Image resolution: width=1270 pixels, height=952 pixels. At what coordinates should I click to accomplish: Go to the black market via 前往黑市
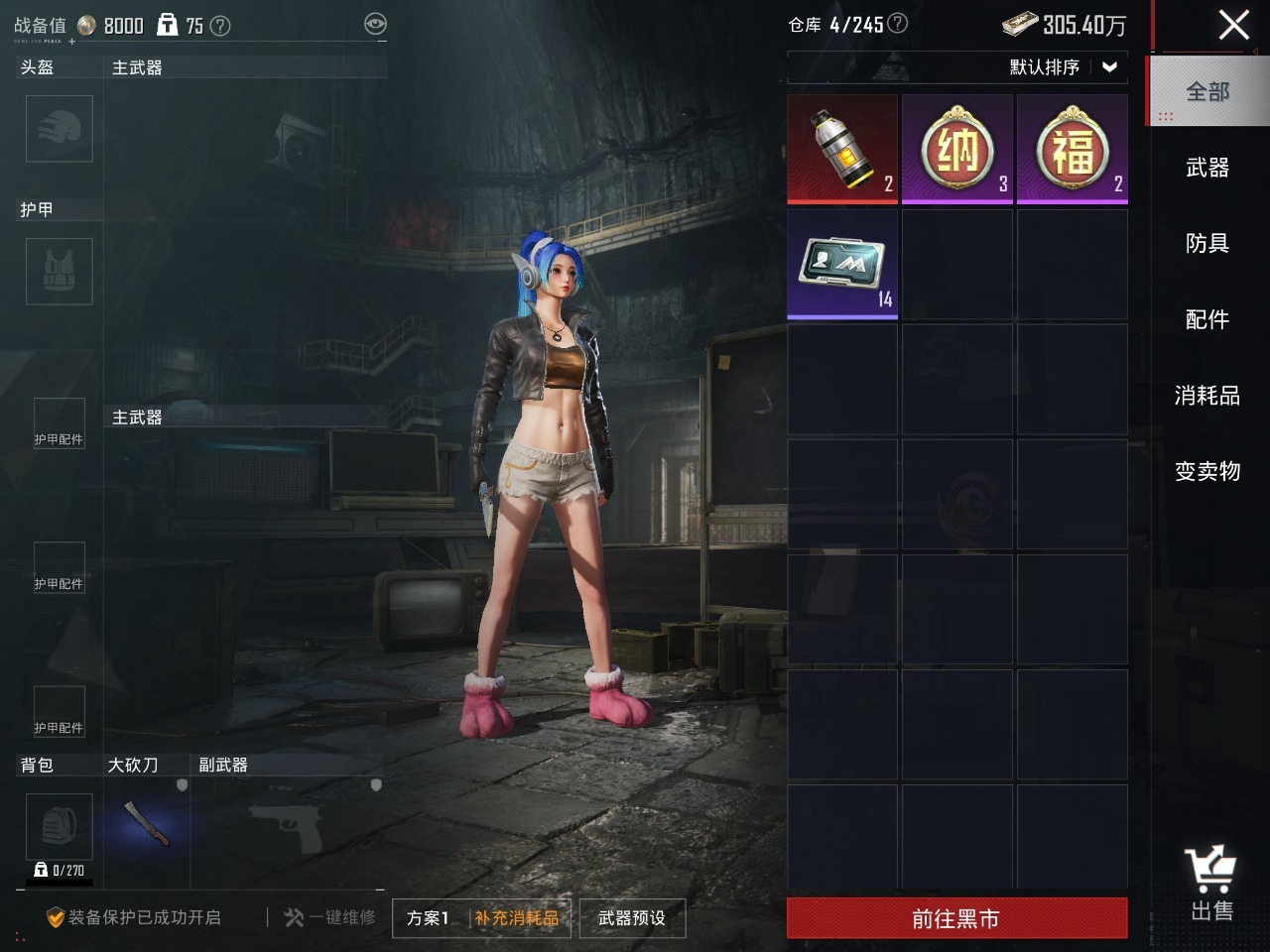[x=956, y=918]
